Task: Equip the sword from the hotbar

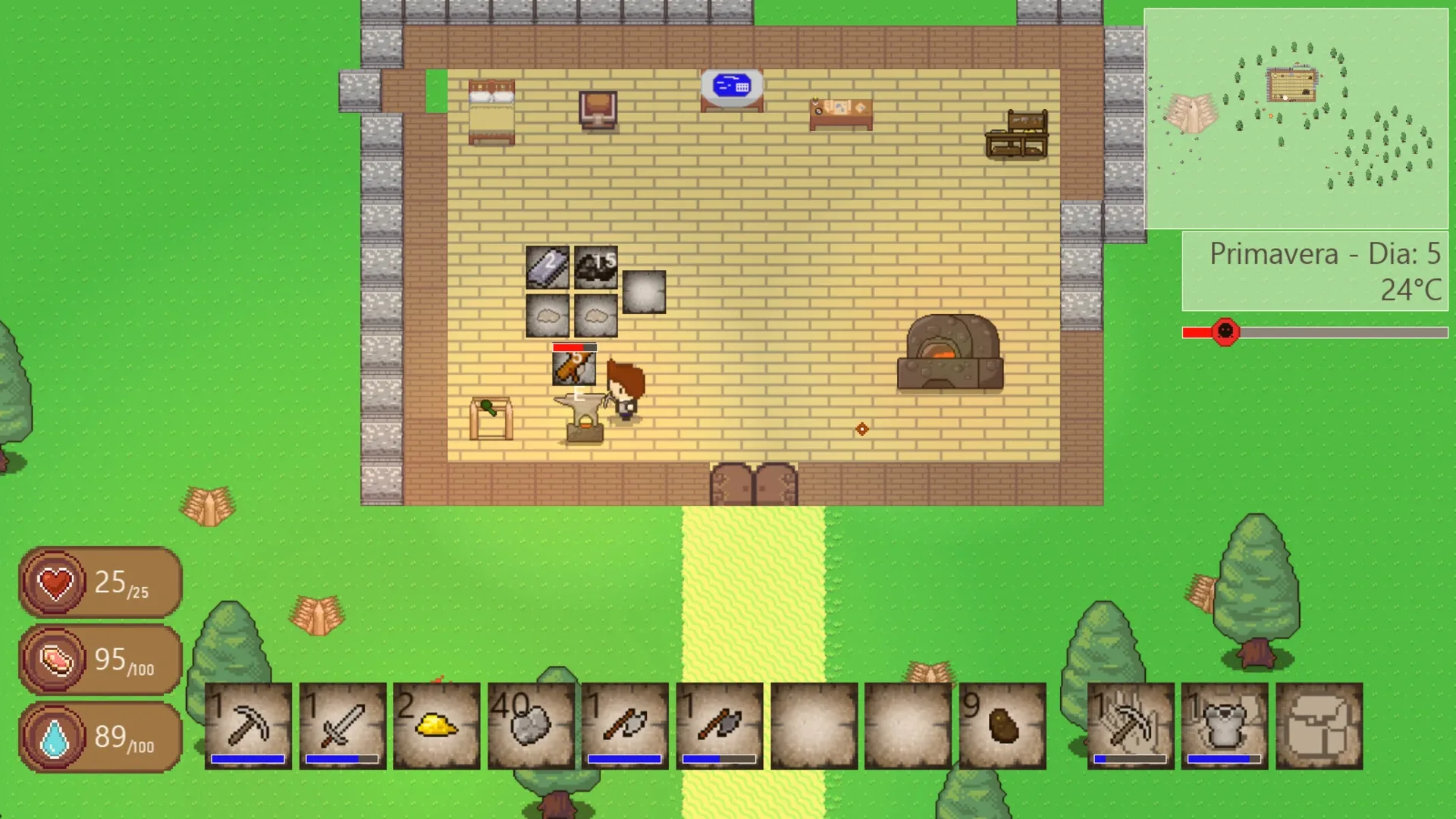Action: (x=342, y=726)
